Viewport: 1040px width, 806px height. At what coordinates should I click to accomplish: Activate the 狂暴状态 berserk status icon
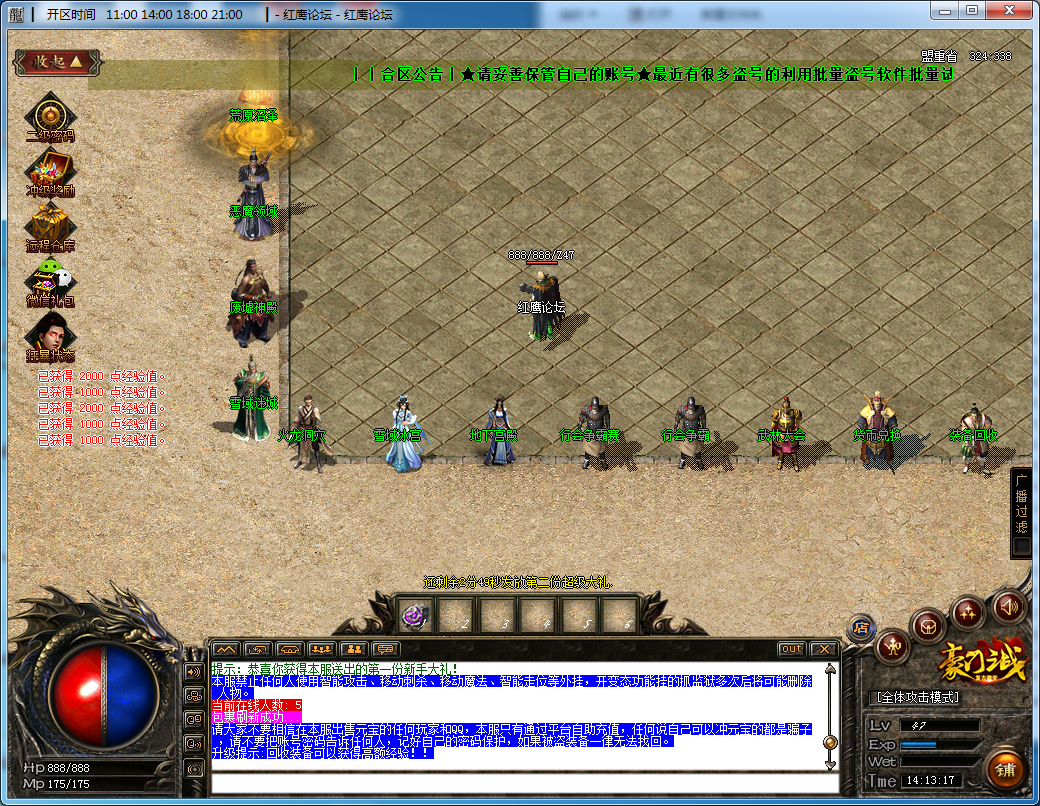(49, 335)
